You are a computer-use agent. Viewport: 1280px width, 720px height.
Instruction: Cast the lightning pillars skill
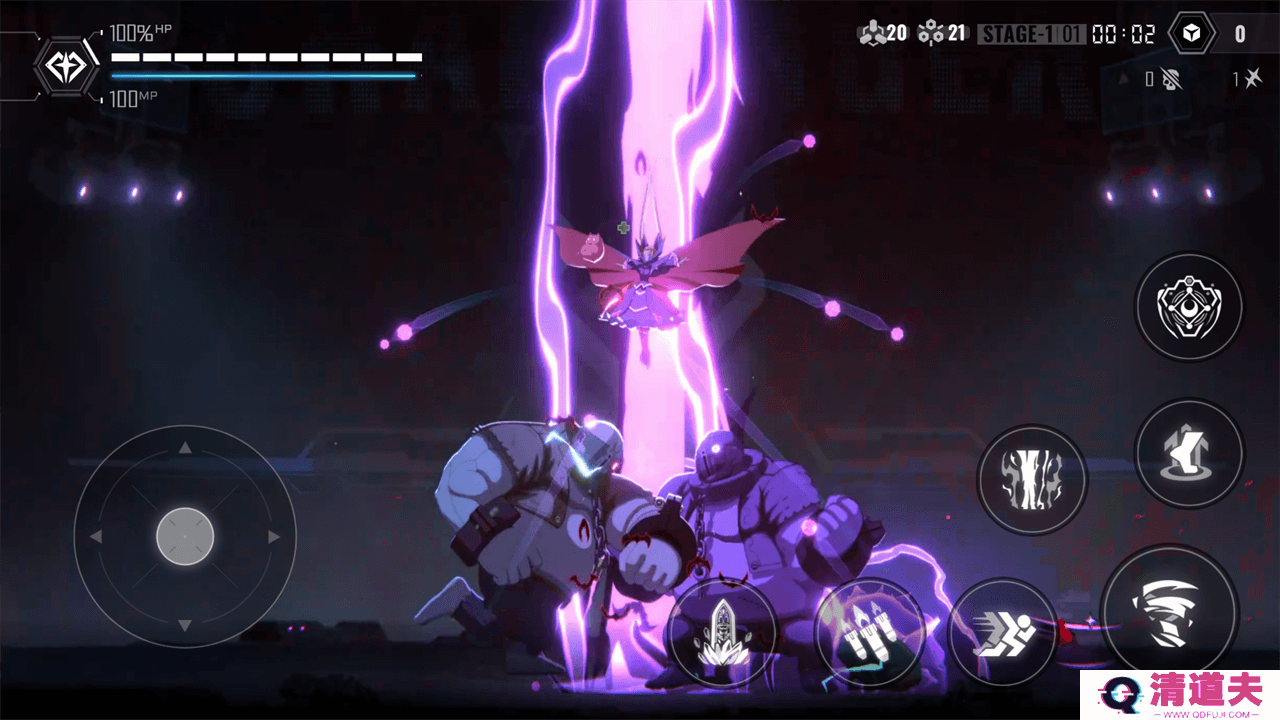[x=1032, y=478]
